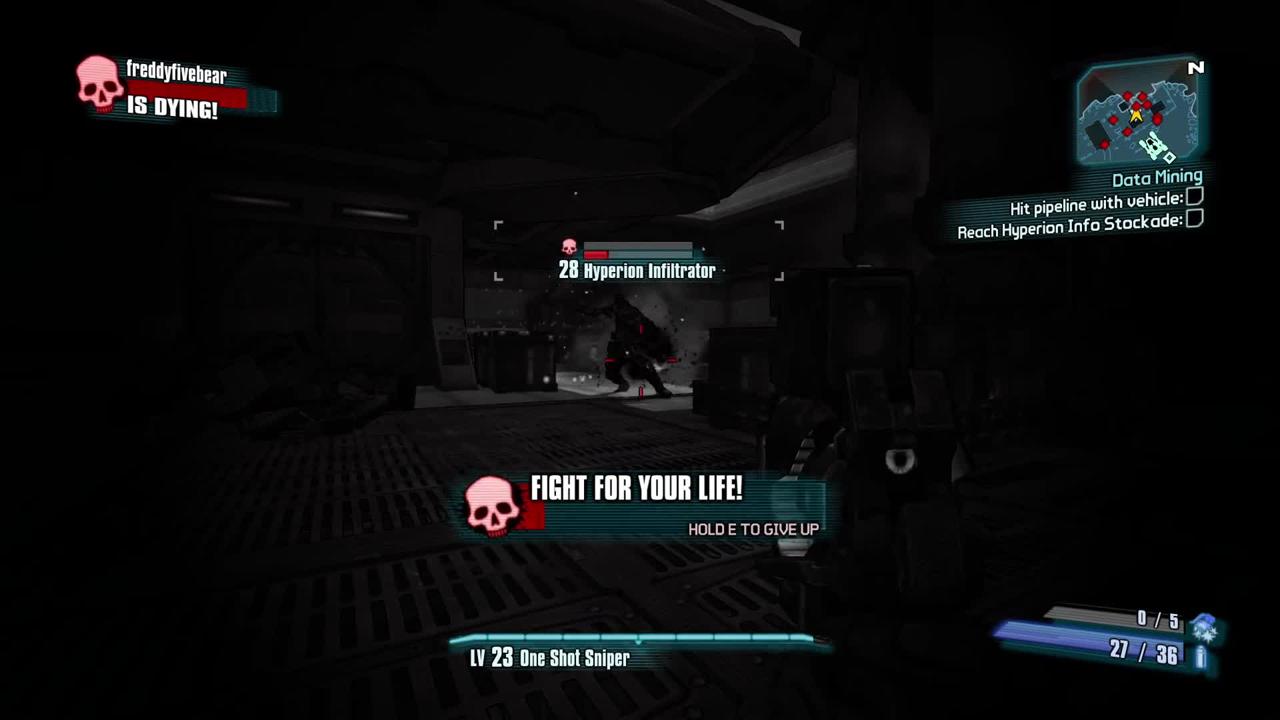Image resolution: width=1280 pixels, height=720 pixels.
Task: Click the minimap in the corner
Action: 1137,112
